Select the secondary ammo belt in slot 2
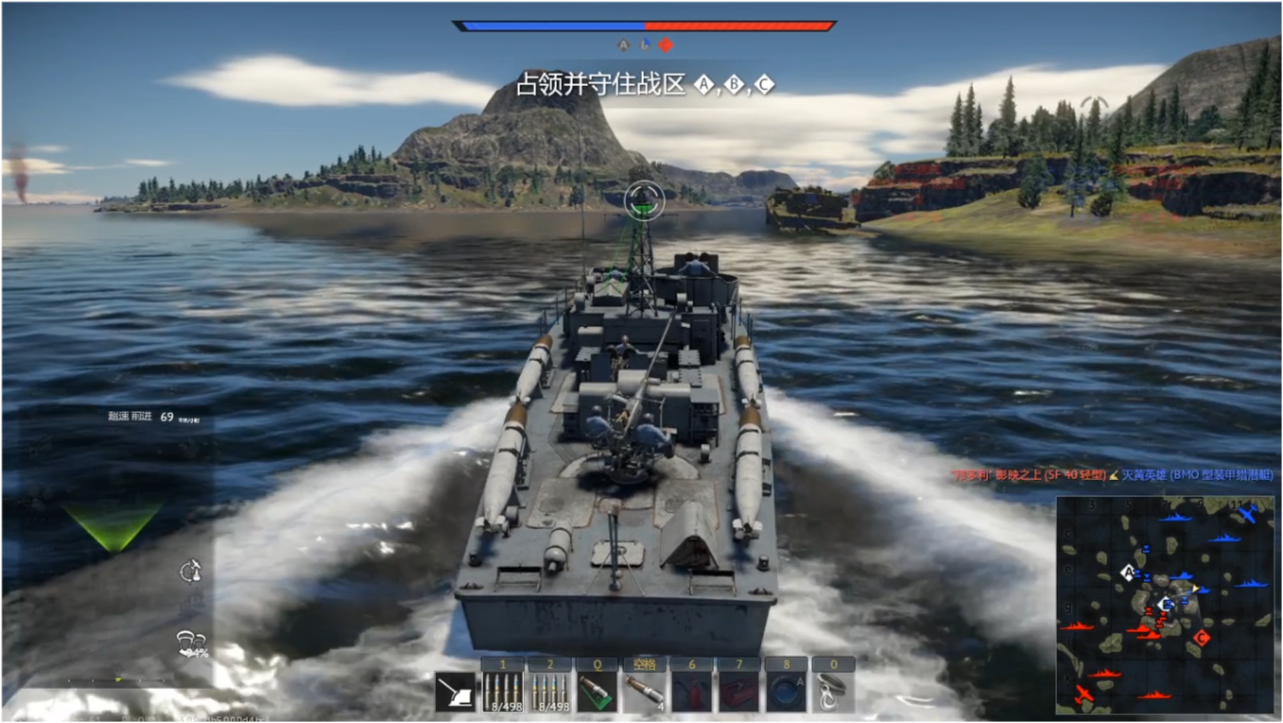Viewport: 1283px width, 723px height. click(549, 690)
